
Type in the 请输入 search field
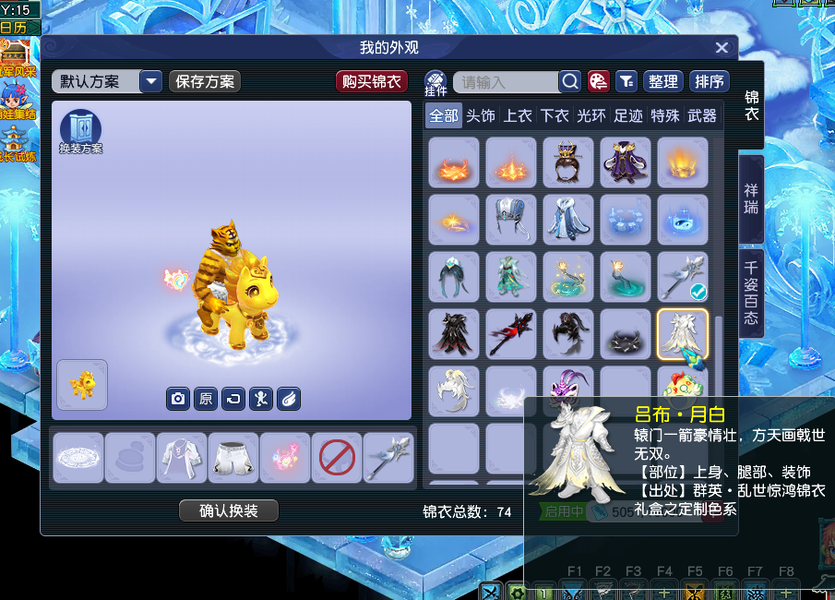(505, 82)
